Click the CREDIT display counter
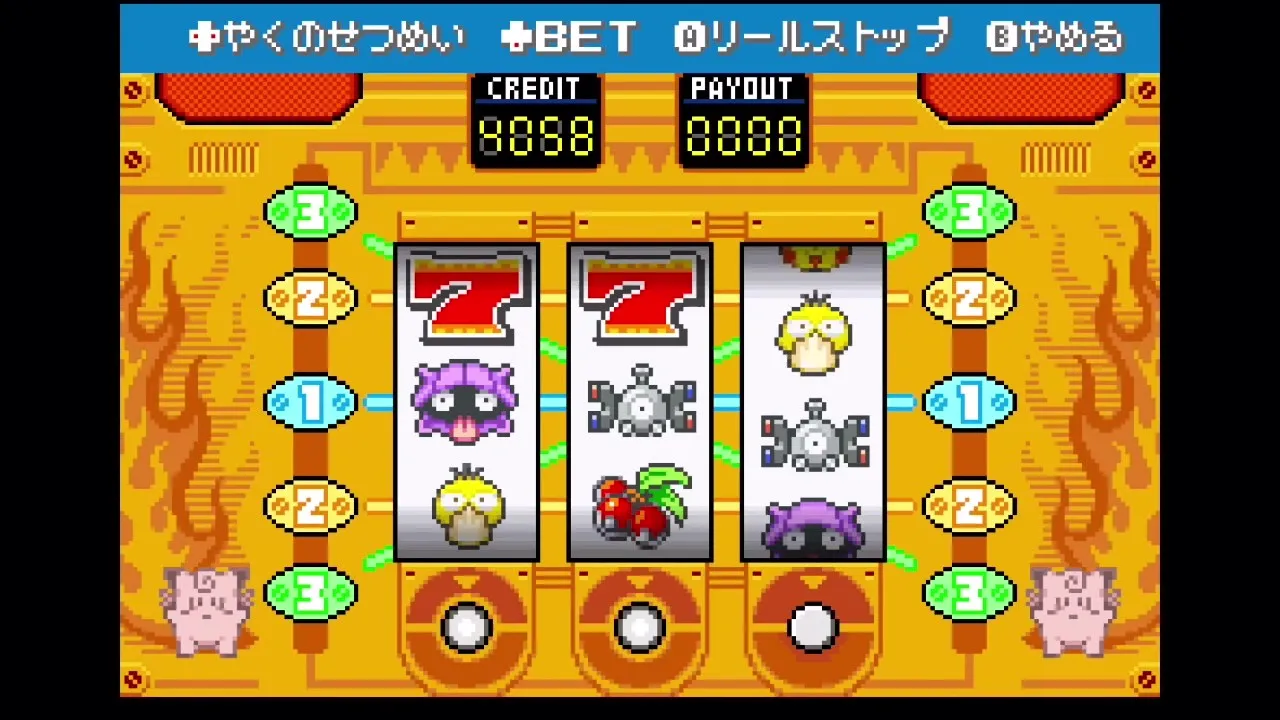 536,120
